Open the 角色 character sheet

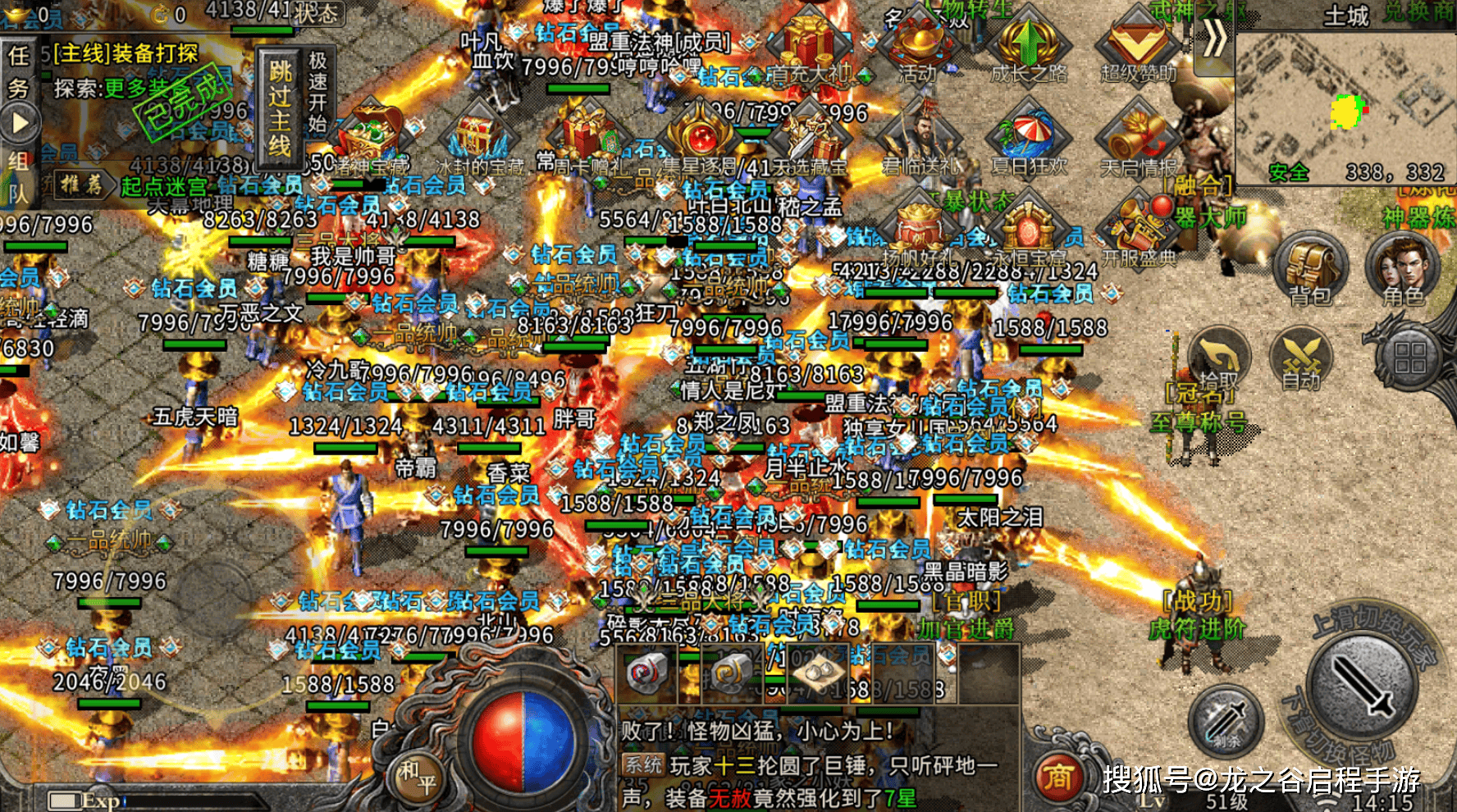[1404, 269]
